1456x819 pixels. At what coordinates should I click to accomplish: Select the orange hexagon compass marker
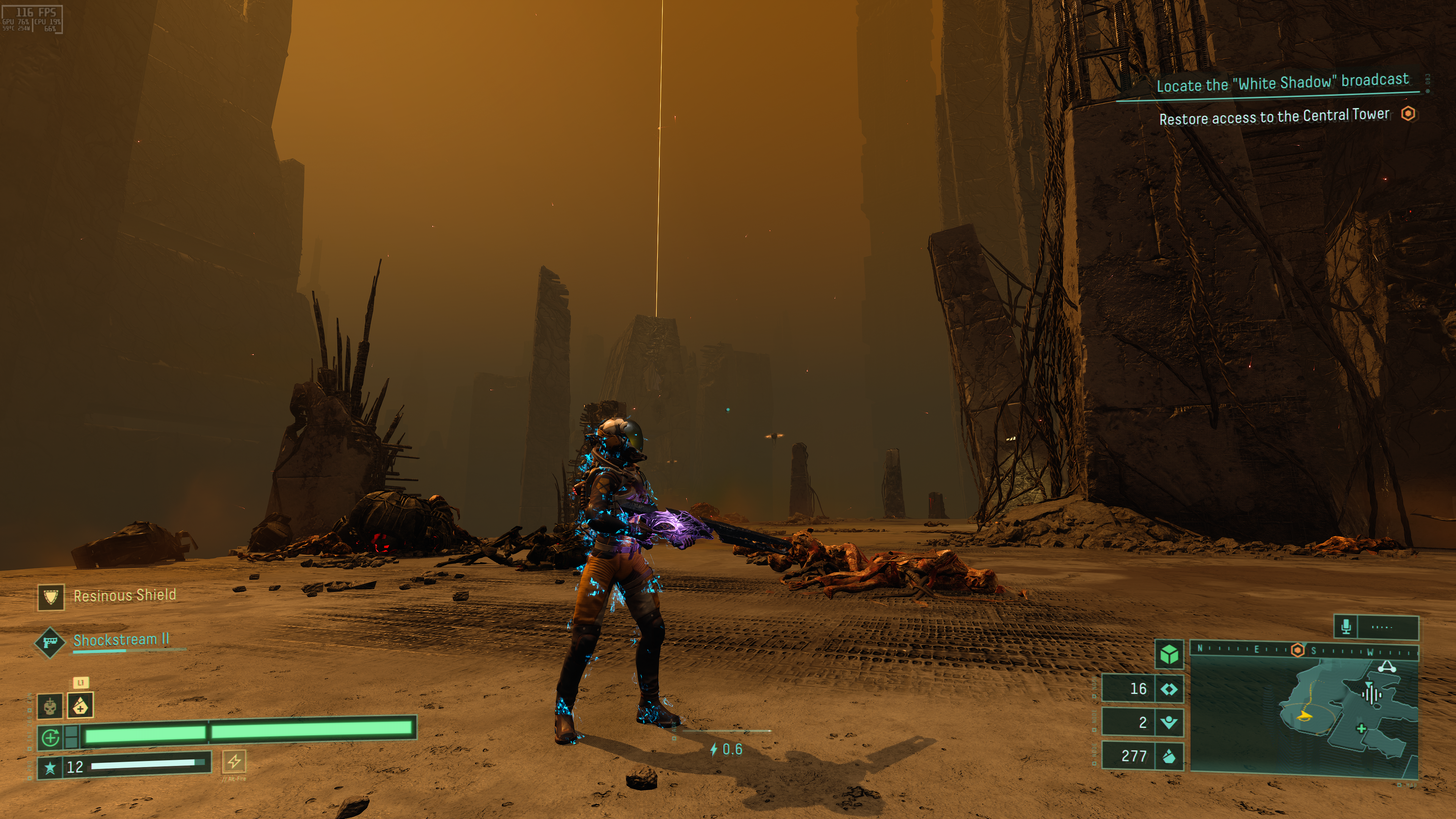tap(1298, 650)
